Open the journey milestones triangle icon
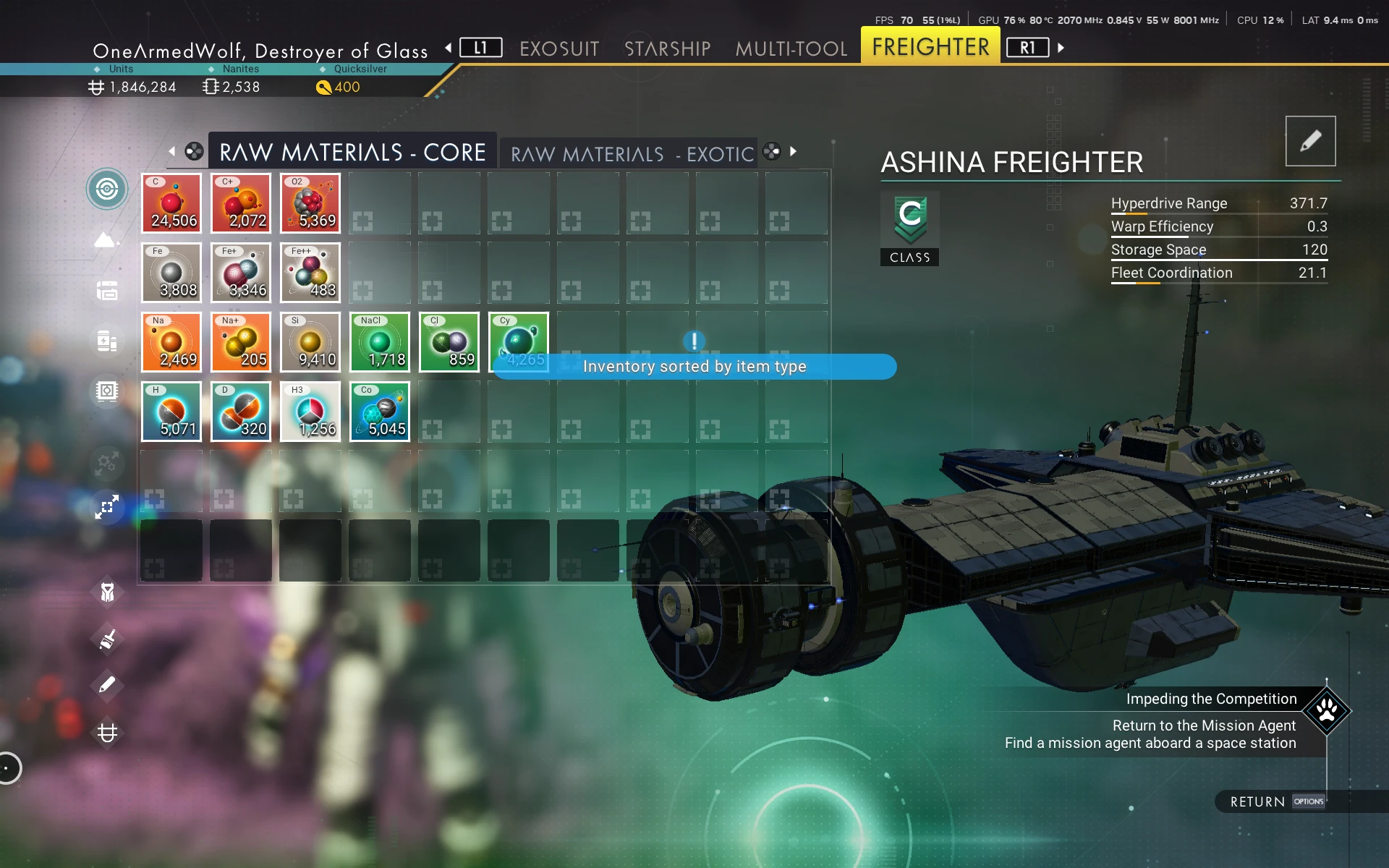Viewport: 1389px width, 868px height. pos(107,240)
